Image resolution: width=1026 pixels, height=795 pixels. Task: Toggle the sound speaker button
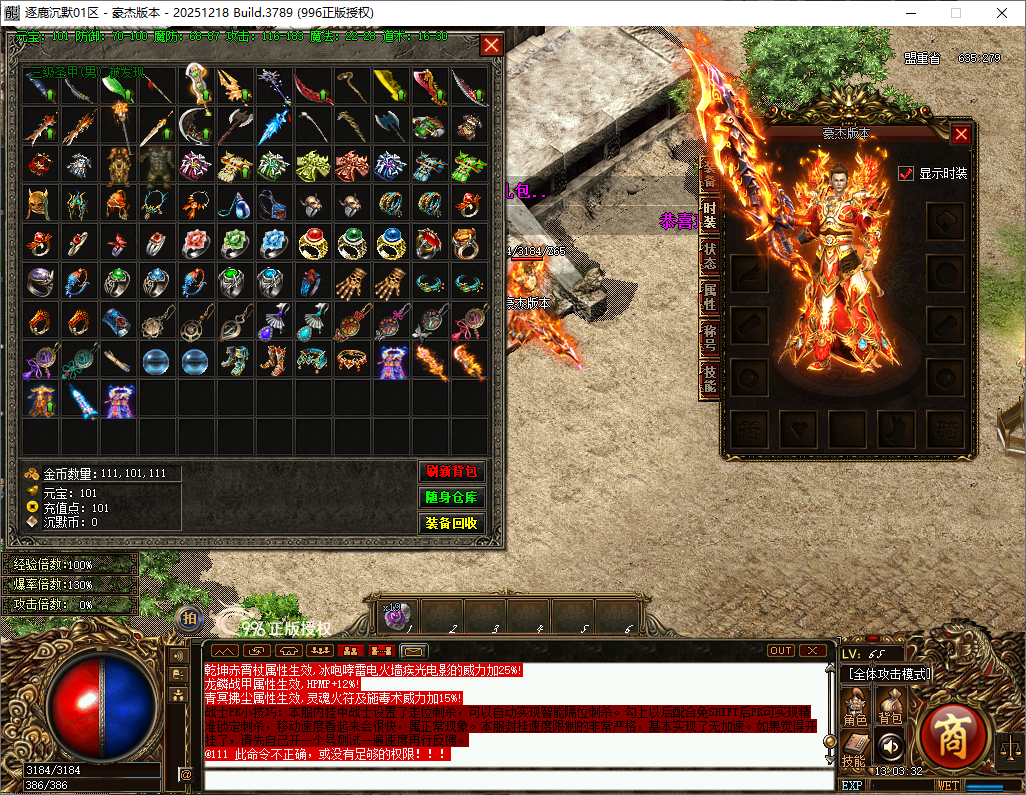pos(890,746)
